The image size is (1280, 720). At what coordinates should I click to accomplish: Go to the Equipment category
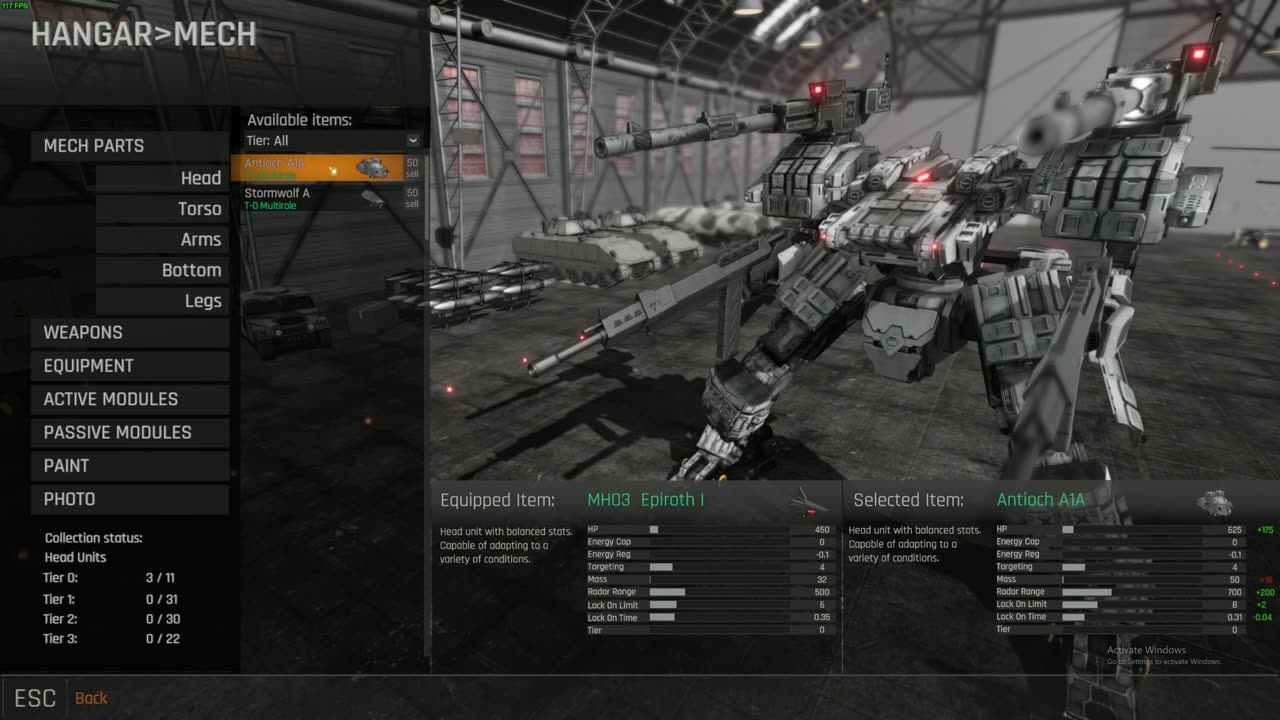point(130,366)
